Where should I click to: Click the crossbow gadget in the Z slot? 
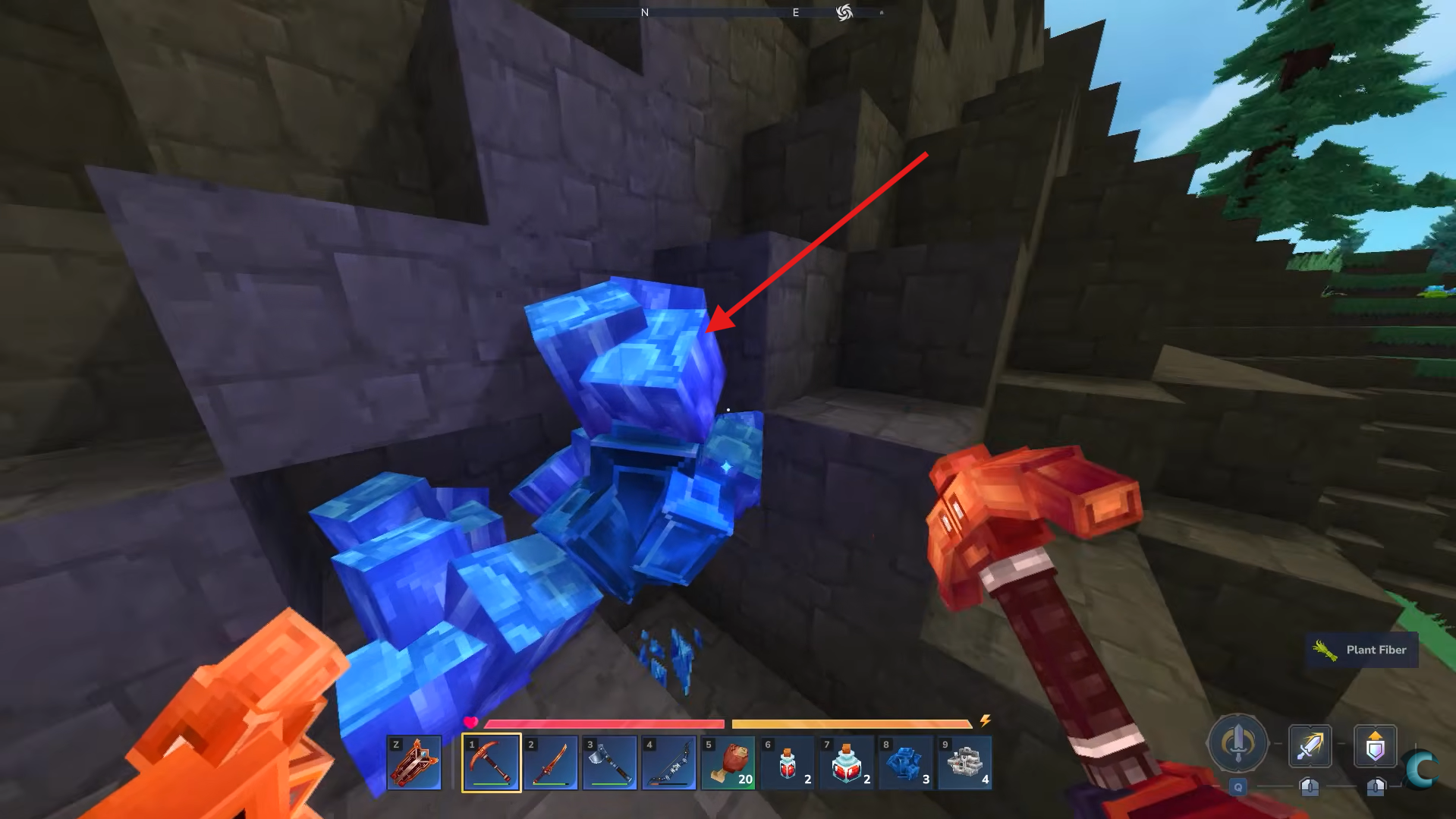416,762
